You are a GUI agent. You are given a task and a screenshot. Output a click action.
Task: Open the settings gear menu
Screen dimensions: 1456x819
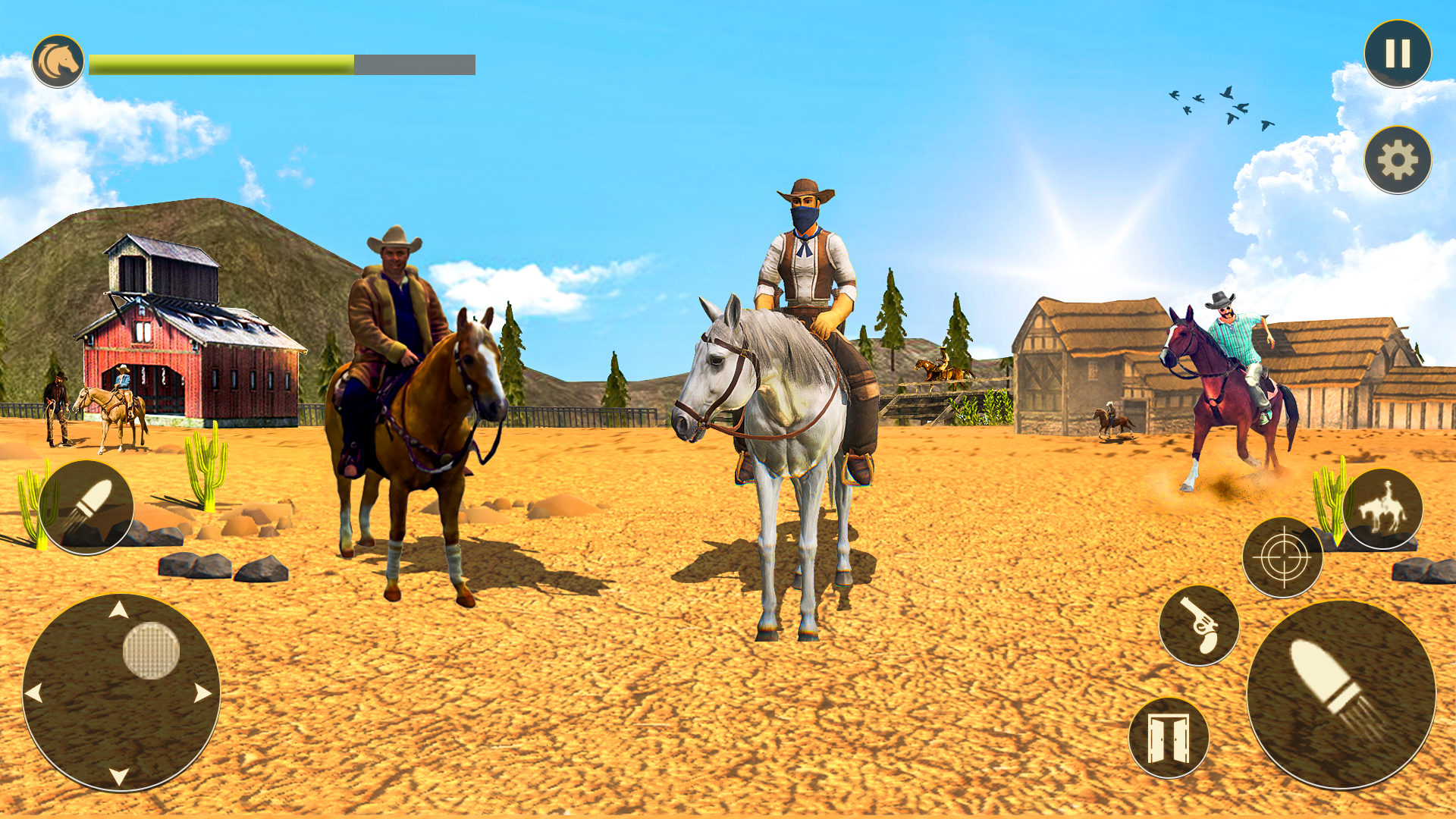point(1398,160)
